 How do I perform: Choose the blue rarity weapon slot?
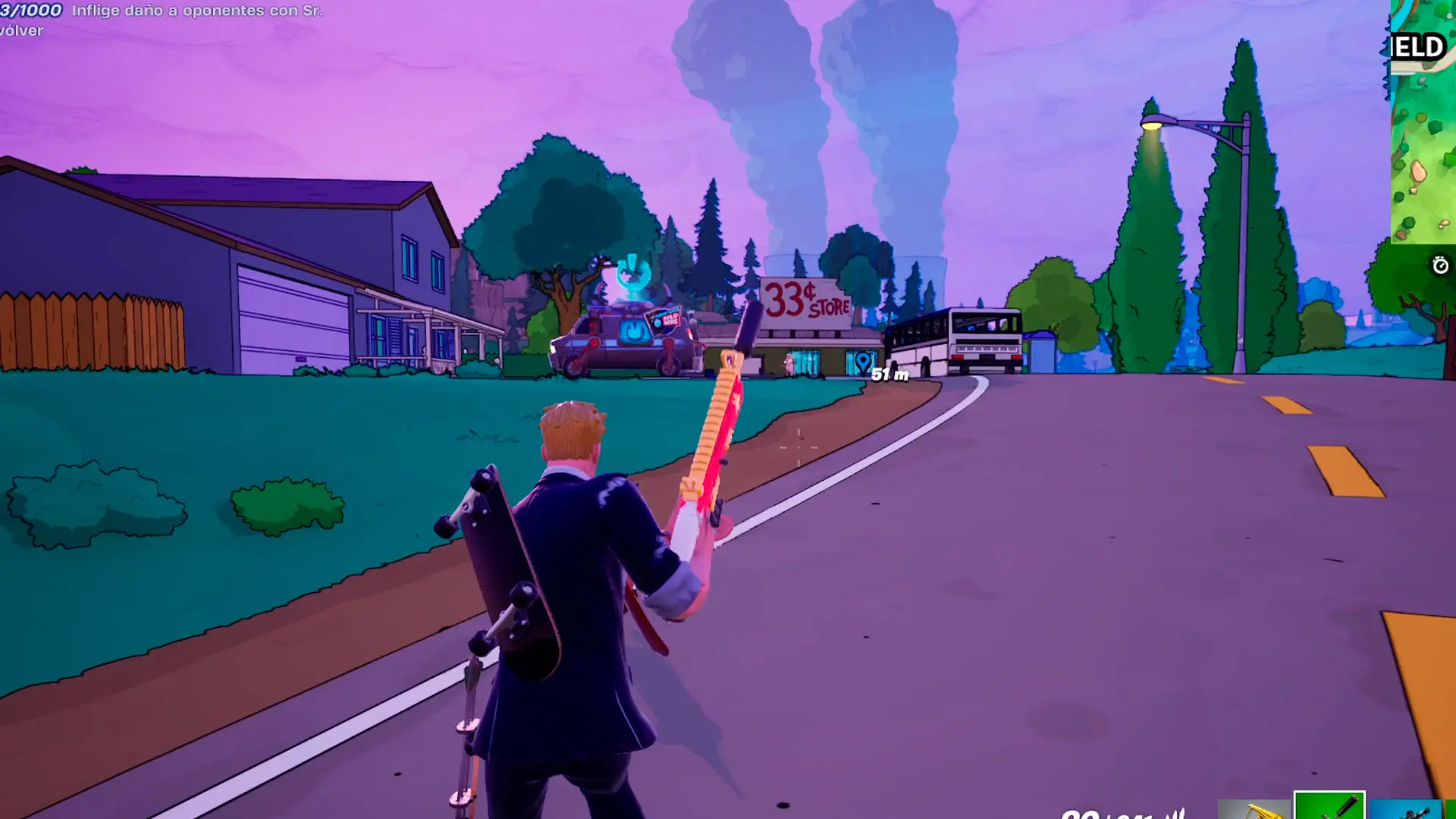[1405, 809]
